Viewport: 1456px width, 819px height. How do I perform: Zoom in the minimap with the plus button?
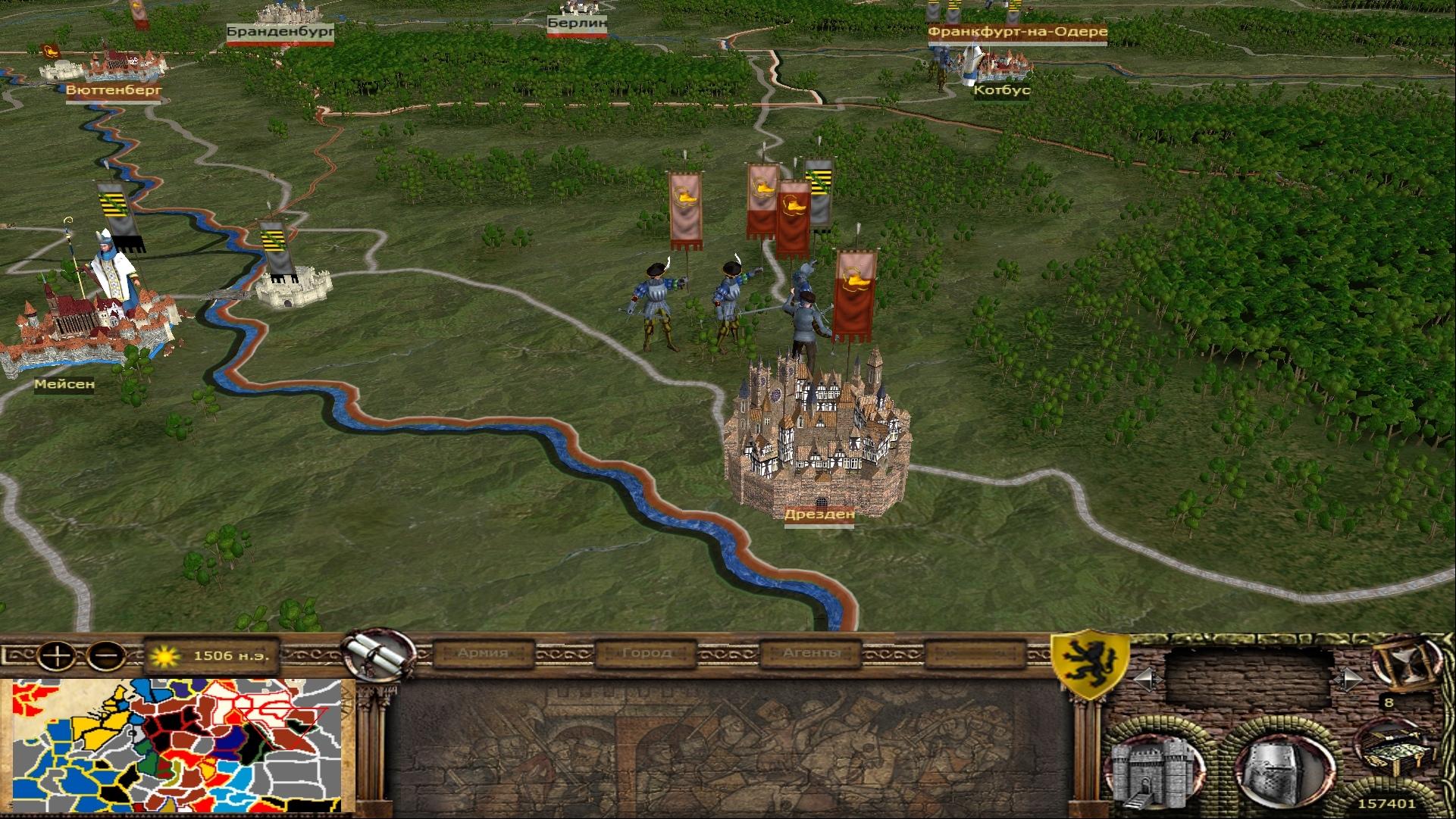click(58, 655)
